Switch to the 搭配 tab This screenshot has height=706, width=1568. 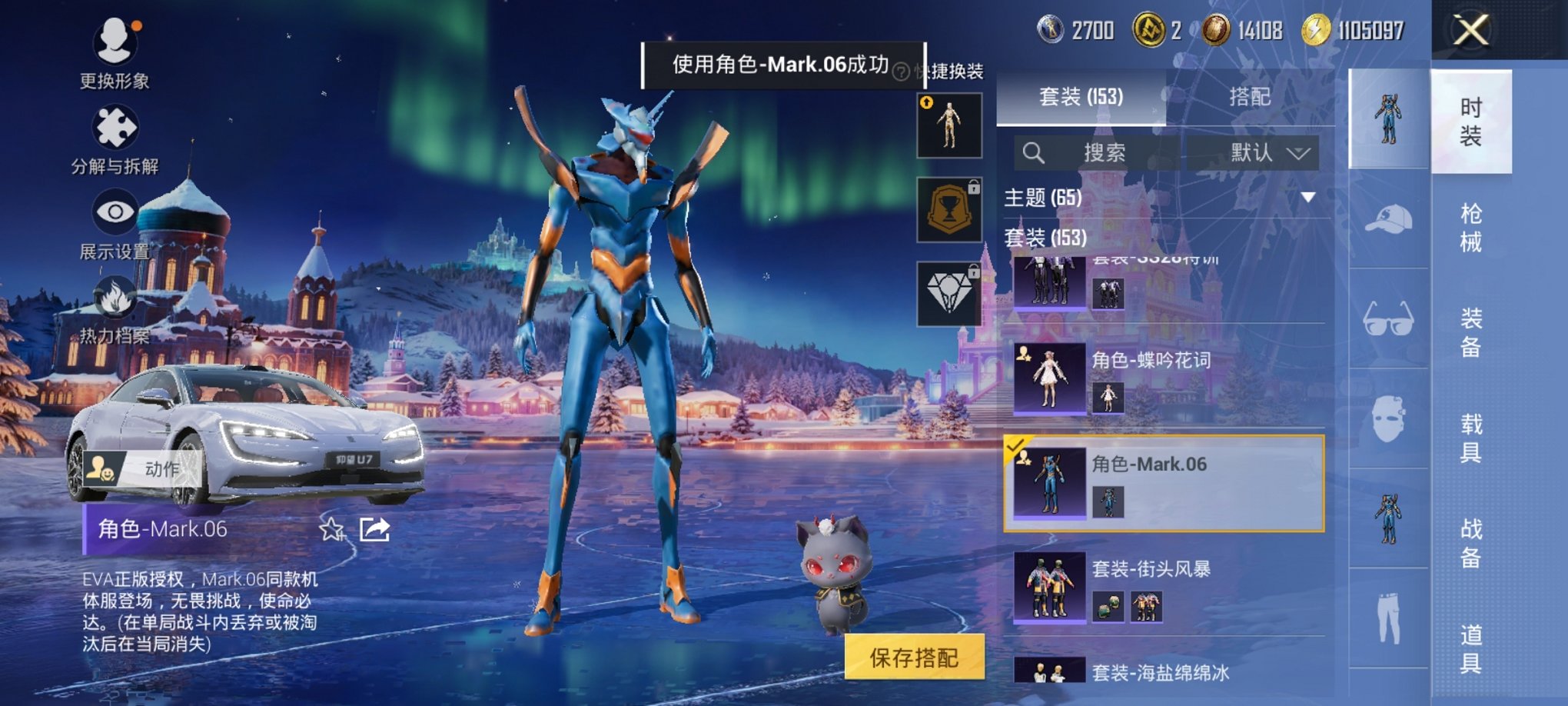pos(1248,97)
